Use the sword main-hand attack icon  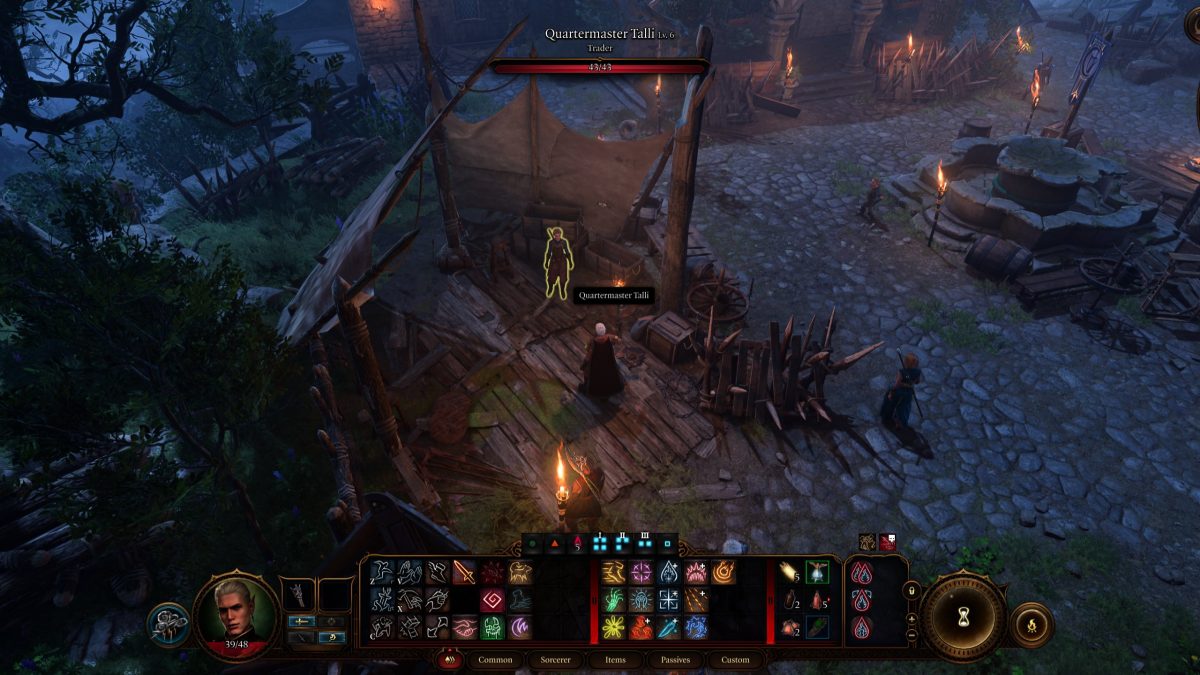[x=465, y=572]
